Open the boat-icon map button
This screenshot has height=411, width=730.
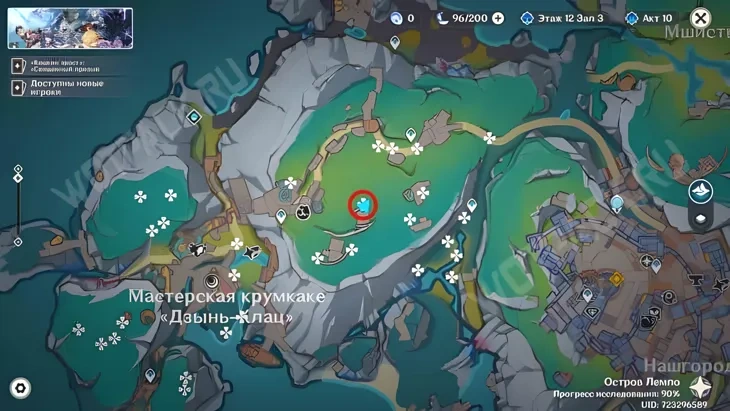pyautogui.click(x=701, y=191)
